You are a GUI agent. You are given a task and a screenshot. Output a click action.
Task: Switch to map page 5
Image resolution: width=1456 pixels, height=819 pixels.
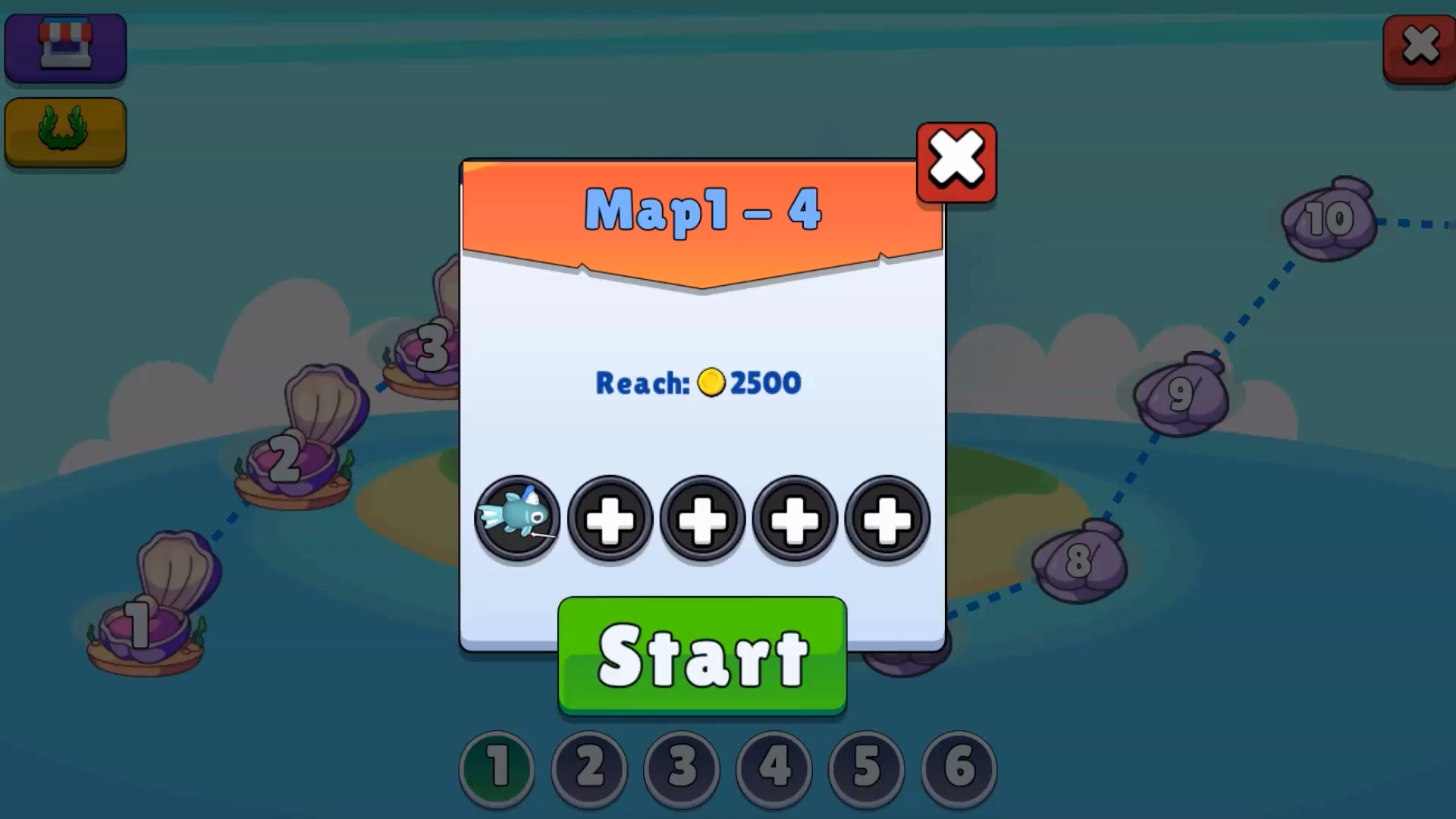tap(865, 769)
